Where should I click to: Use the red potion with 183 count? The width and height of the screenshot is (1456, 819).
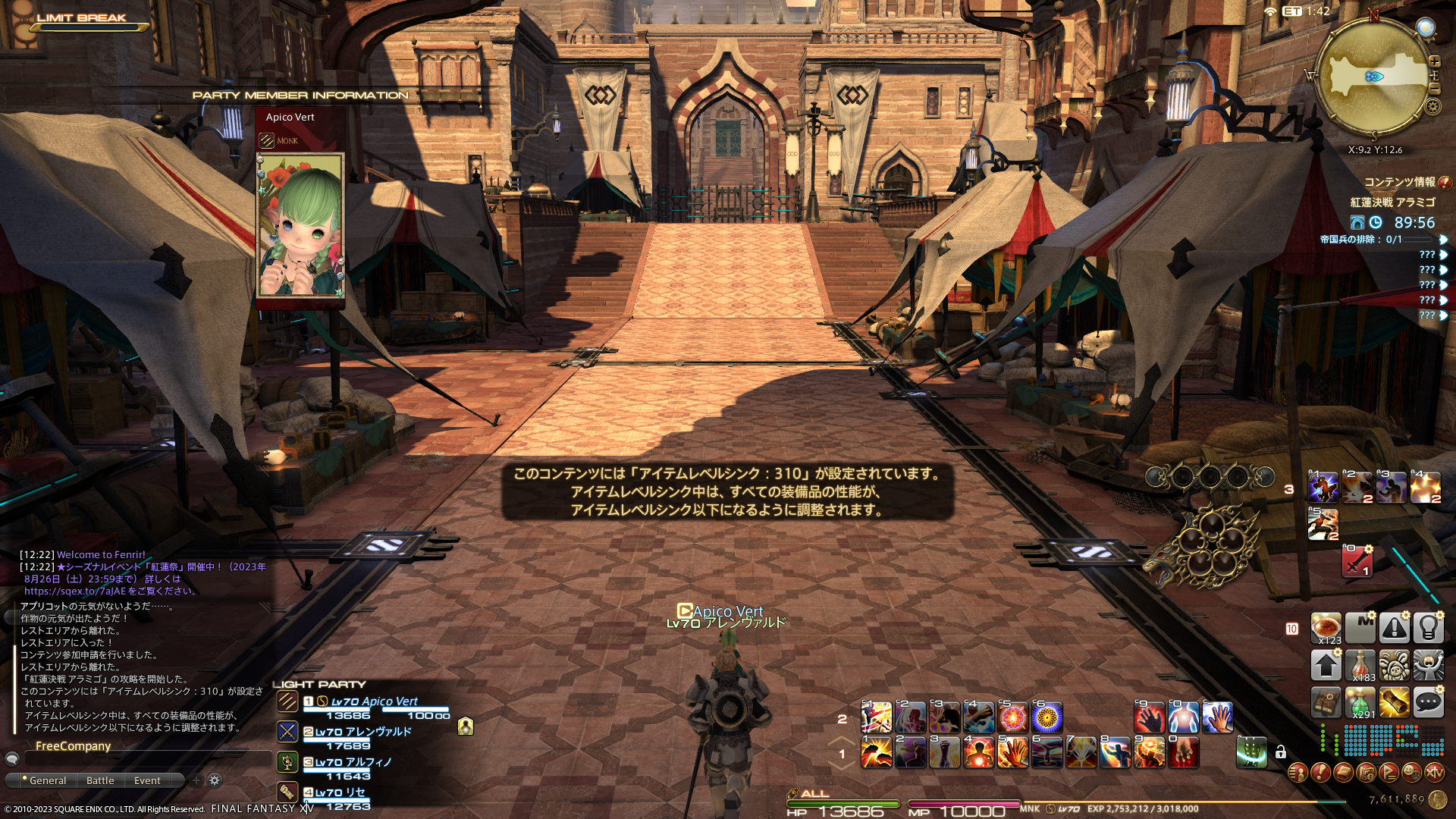pos(1360,665)
